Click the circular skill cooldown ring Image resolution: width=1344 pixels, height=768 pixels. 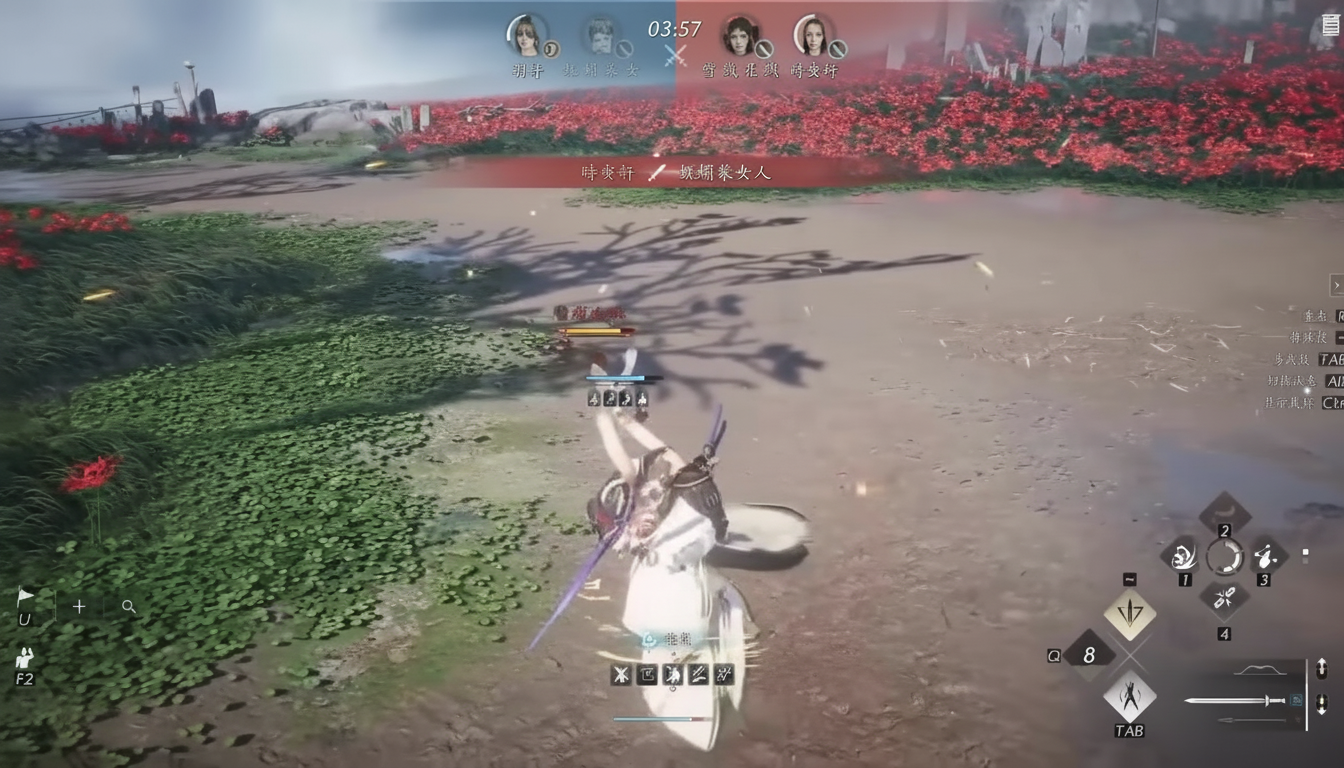1225,557
